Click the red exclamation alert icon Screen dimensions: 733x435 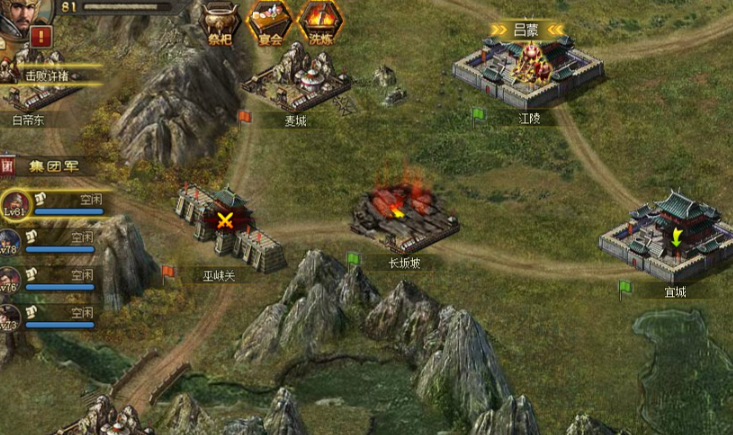[41, 36]
